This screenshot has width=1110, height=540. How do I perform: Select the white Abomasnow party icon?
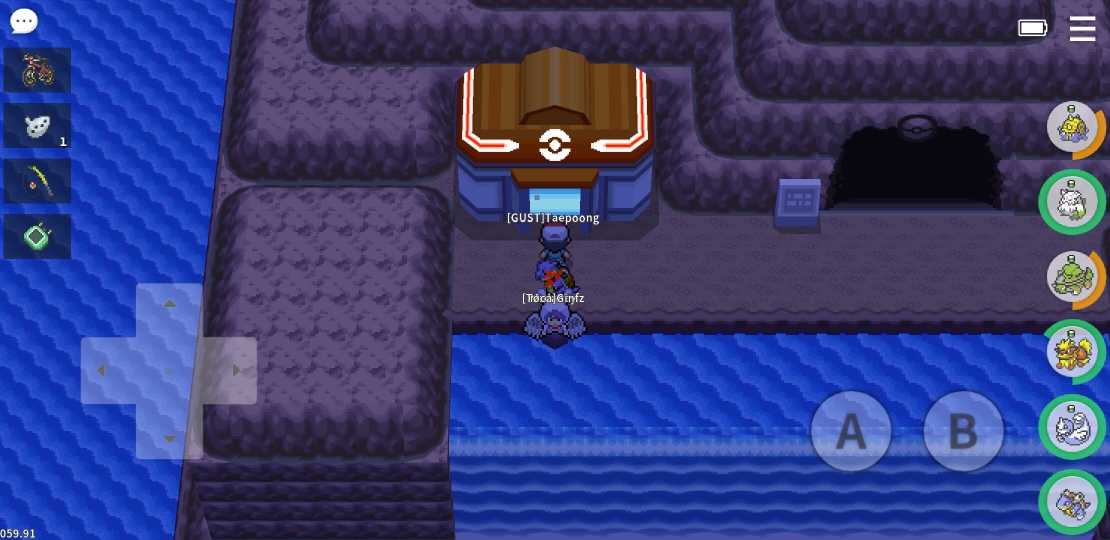(x=1072, y=202)
